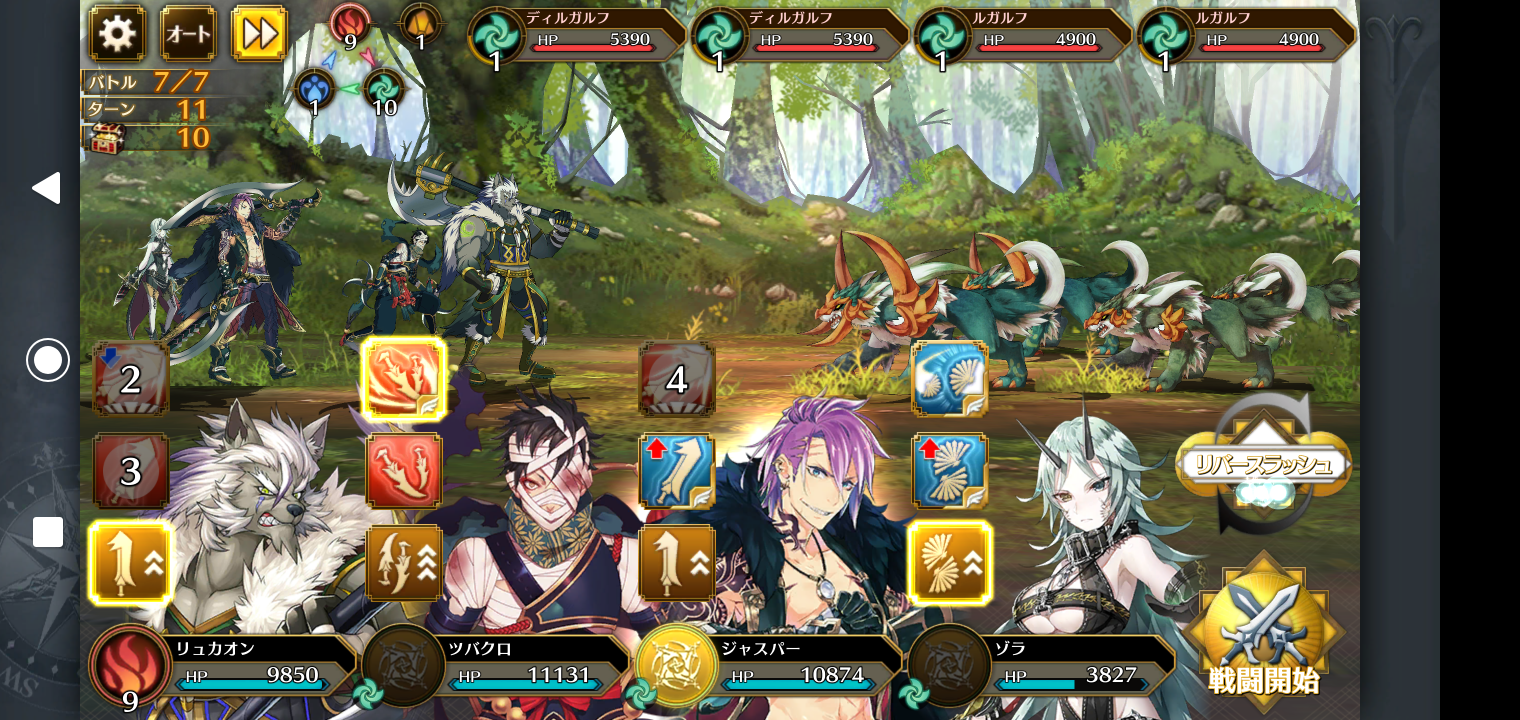Tap the Android home circle button
The height and width of the screenshot is (720, 1520).
[x=47, y=360]
